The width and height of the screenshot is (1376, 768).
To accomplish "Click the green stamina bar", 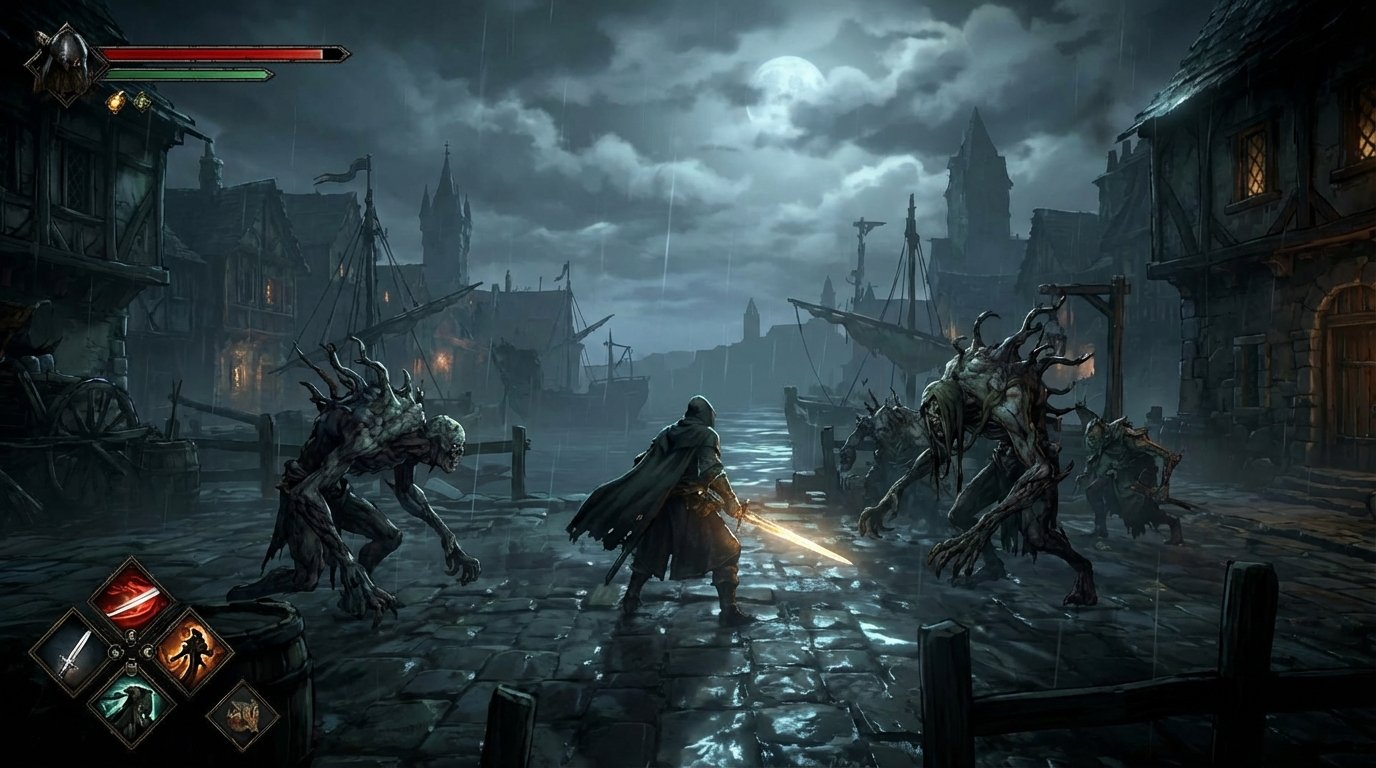I will (x=188, y=73).
